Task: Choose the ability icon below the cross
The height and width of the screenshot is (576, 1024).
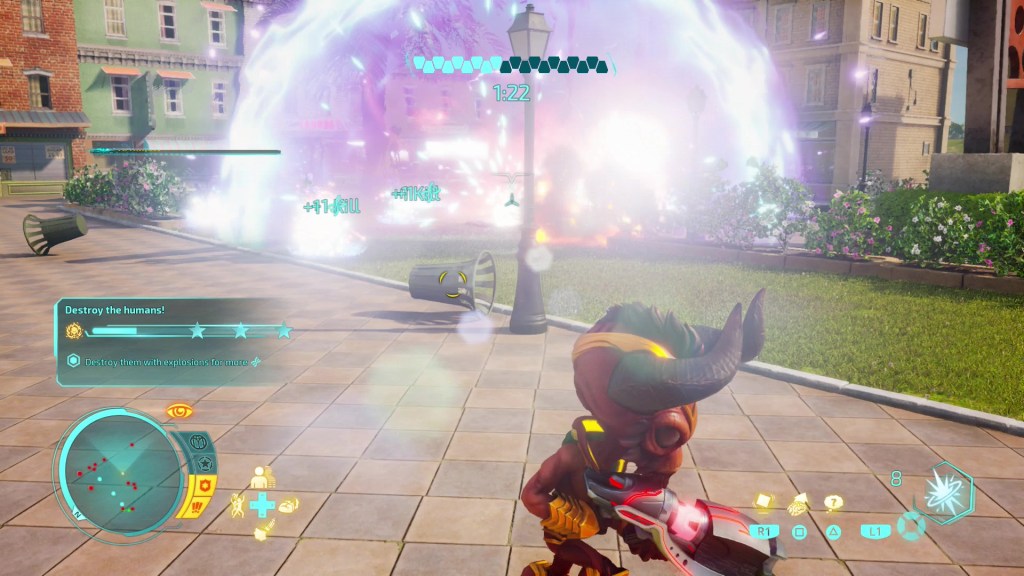Action: (x=262, y=532)
